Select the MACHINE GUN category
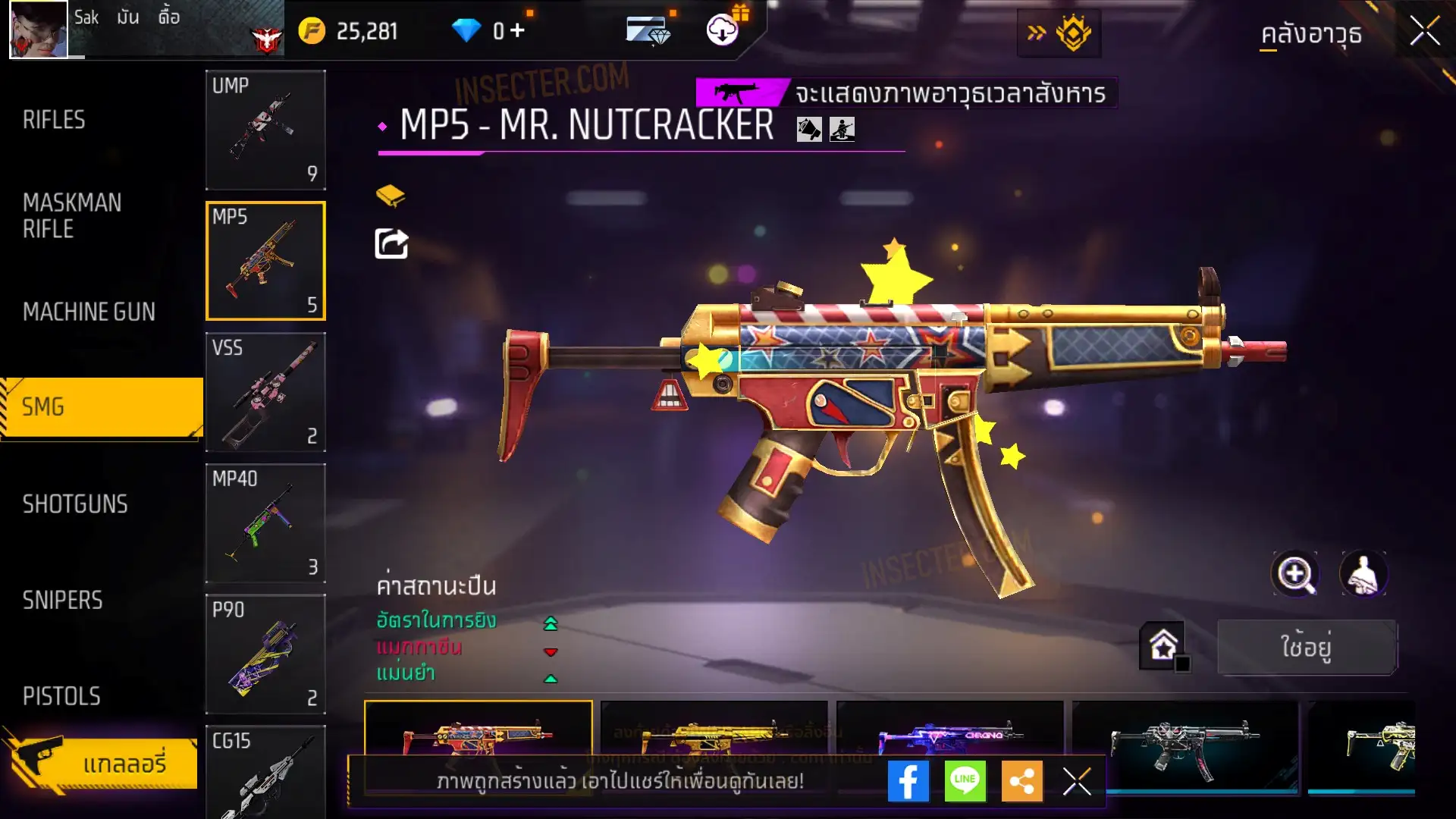 (89, 312)
